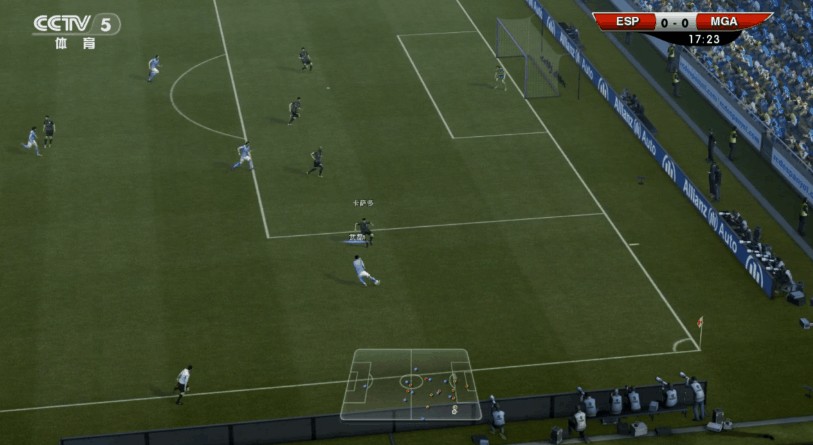This screenshot has height=445, width=813.
Task: Click the pitch radar minimap
Action: (411, 384)
